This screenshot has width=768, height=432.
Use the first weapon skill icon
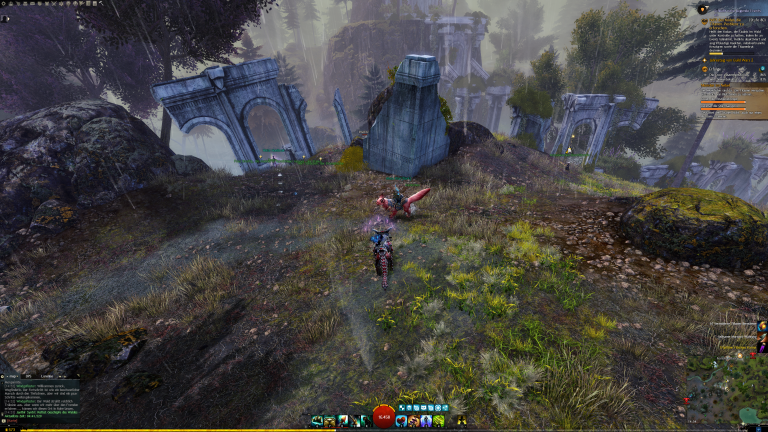pyautogui.click(x=317, y=421)
